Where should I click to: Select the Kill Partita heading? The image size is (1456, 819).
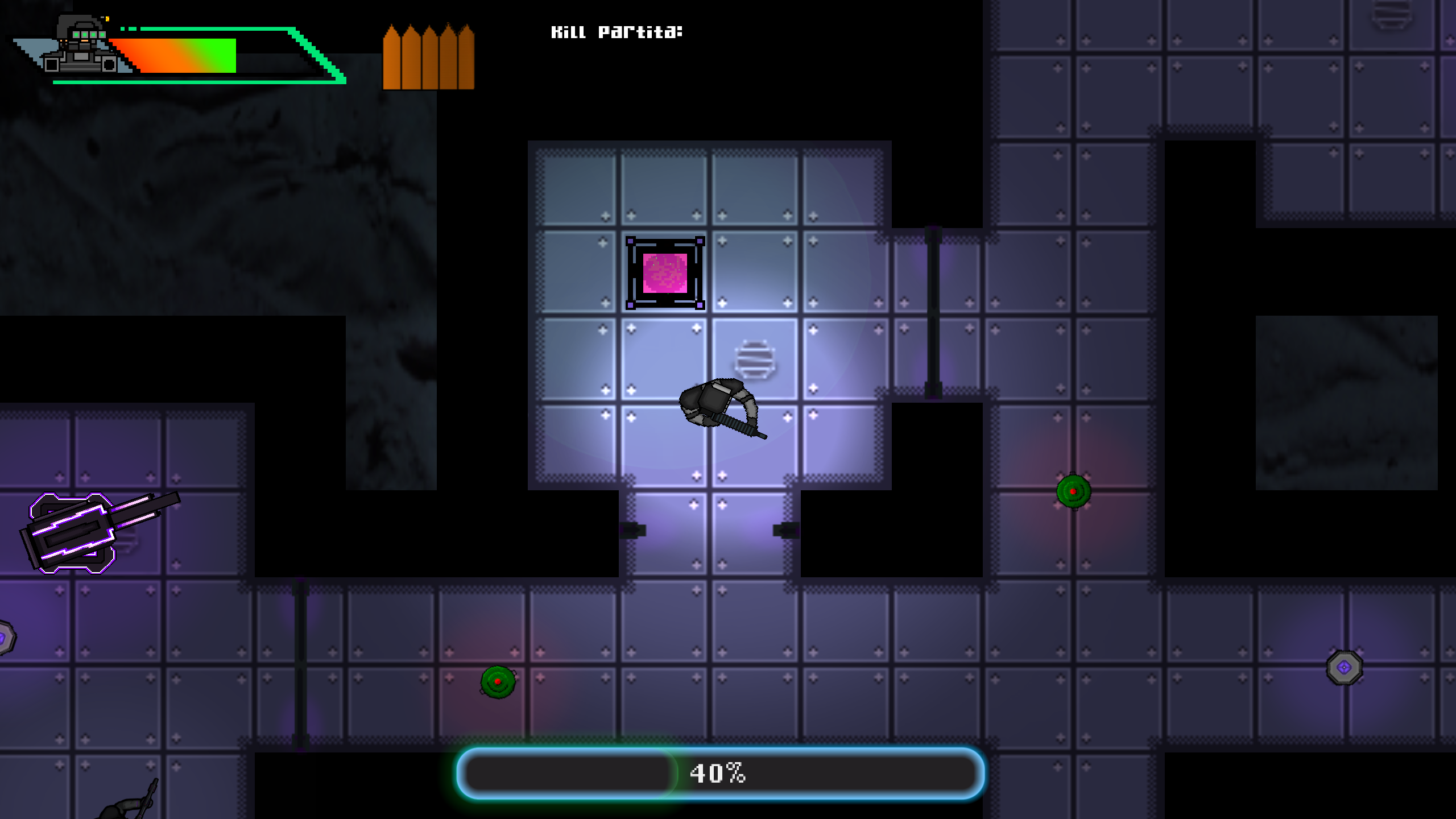click(617, 33)
